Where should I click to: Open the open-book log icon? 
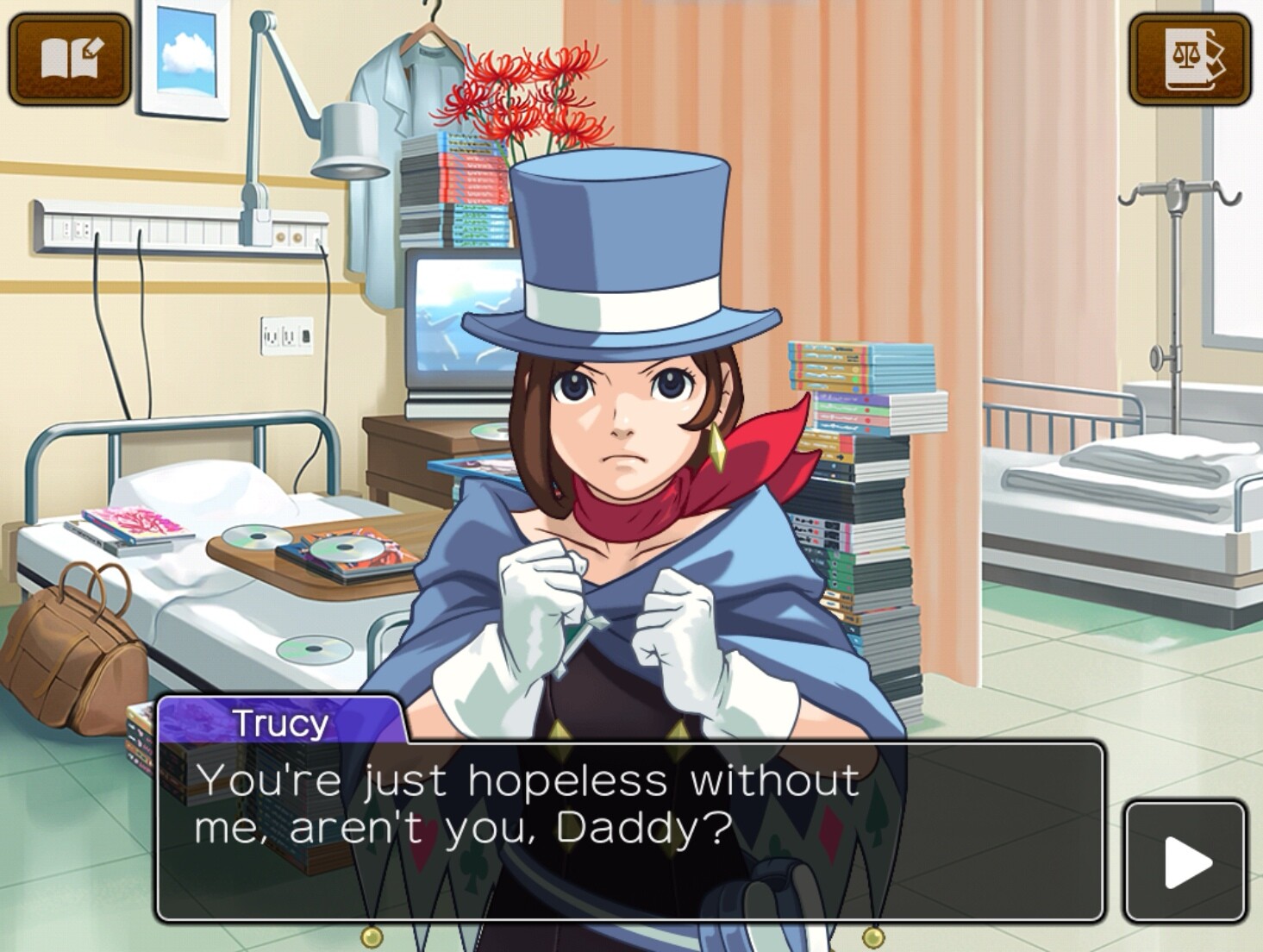point(70,59)
